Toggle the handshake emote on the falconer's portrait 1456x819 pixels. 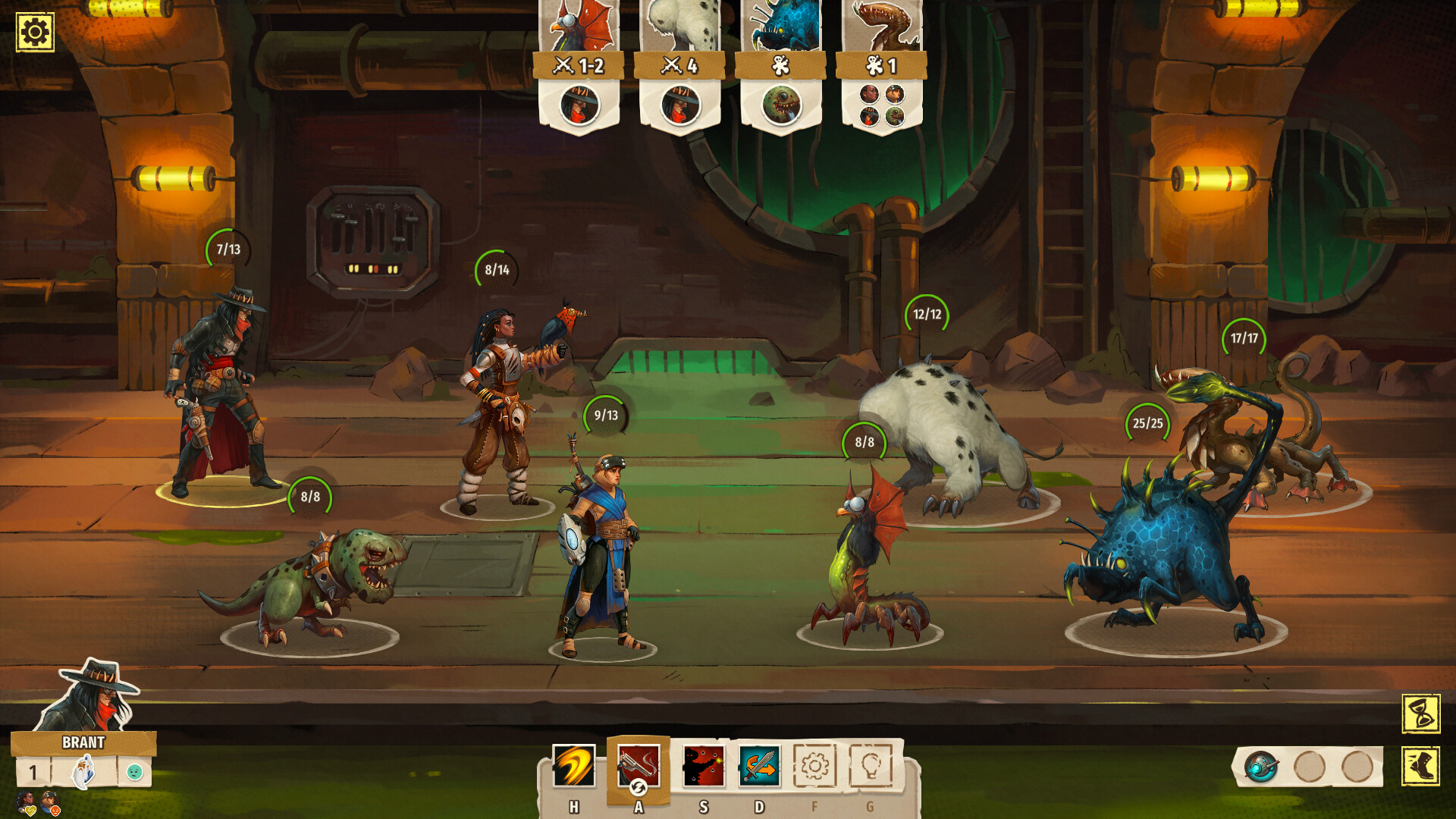[31, 811]
